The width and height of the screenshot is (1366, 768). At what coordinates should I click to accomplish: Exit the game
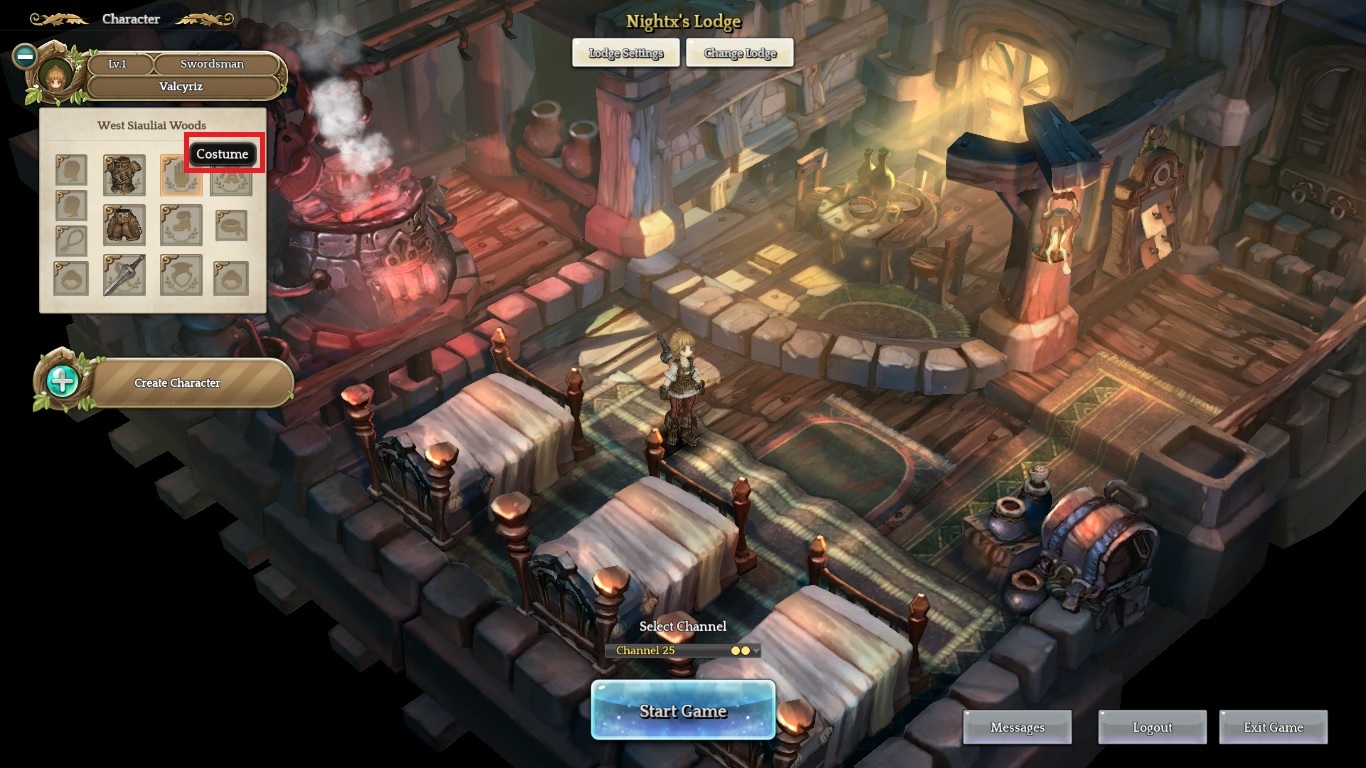coord(1273,727)
